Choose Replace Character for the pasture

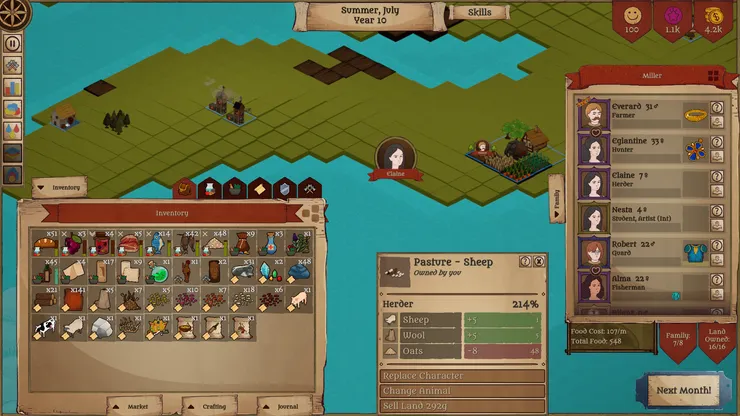click(x=462, y=376)
